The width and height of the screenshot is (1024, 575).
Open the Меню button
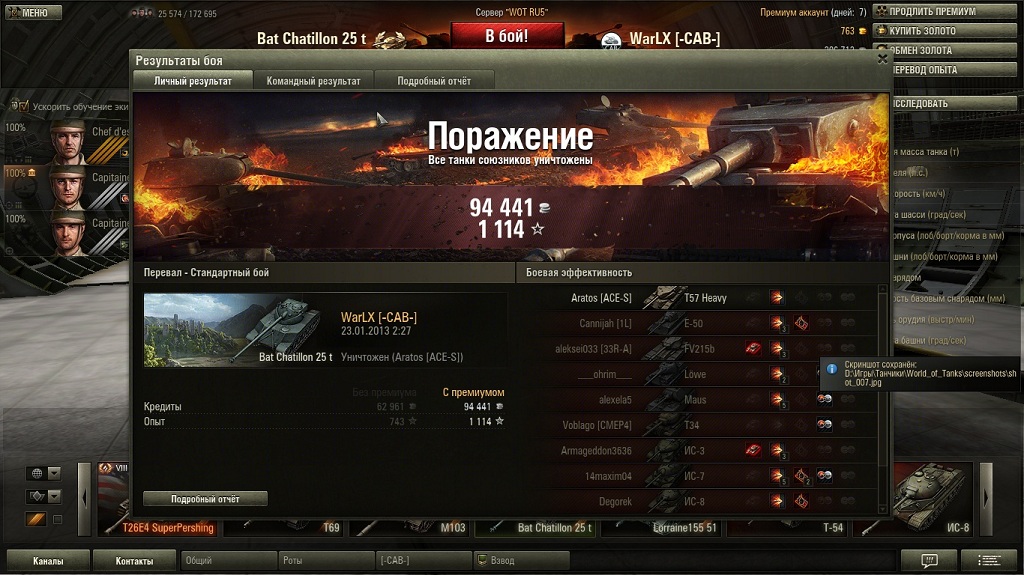tap(33, 13)
